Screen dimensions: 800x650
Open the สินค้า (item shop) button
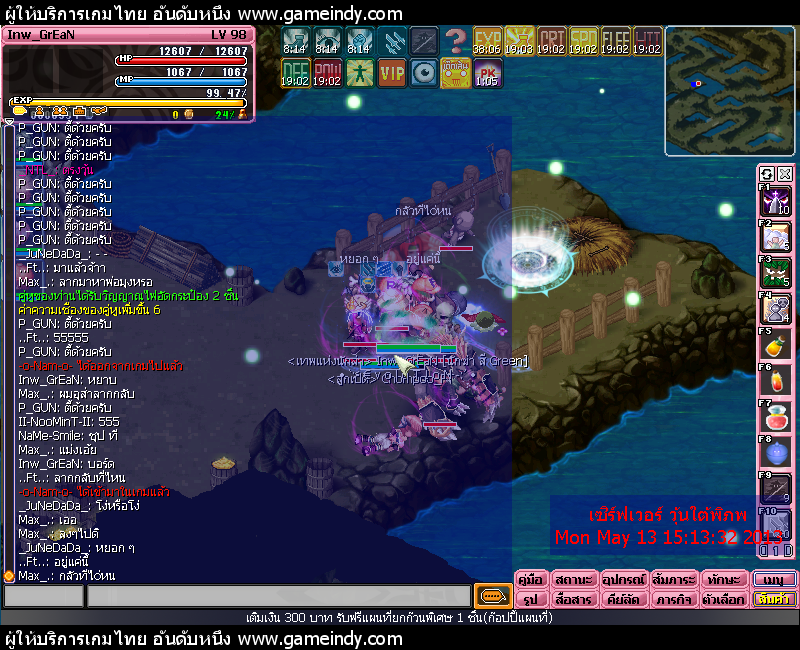coord(774,599)
